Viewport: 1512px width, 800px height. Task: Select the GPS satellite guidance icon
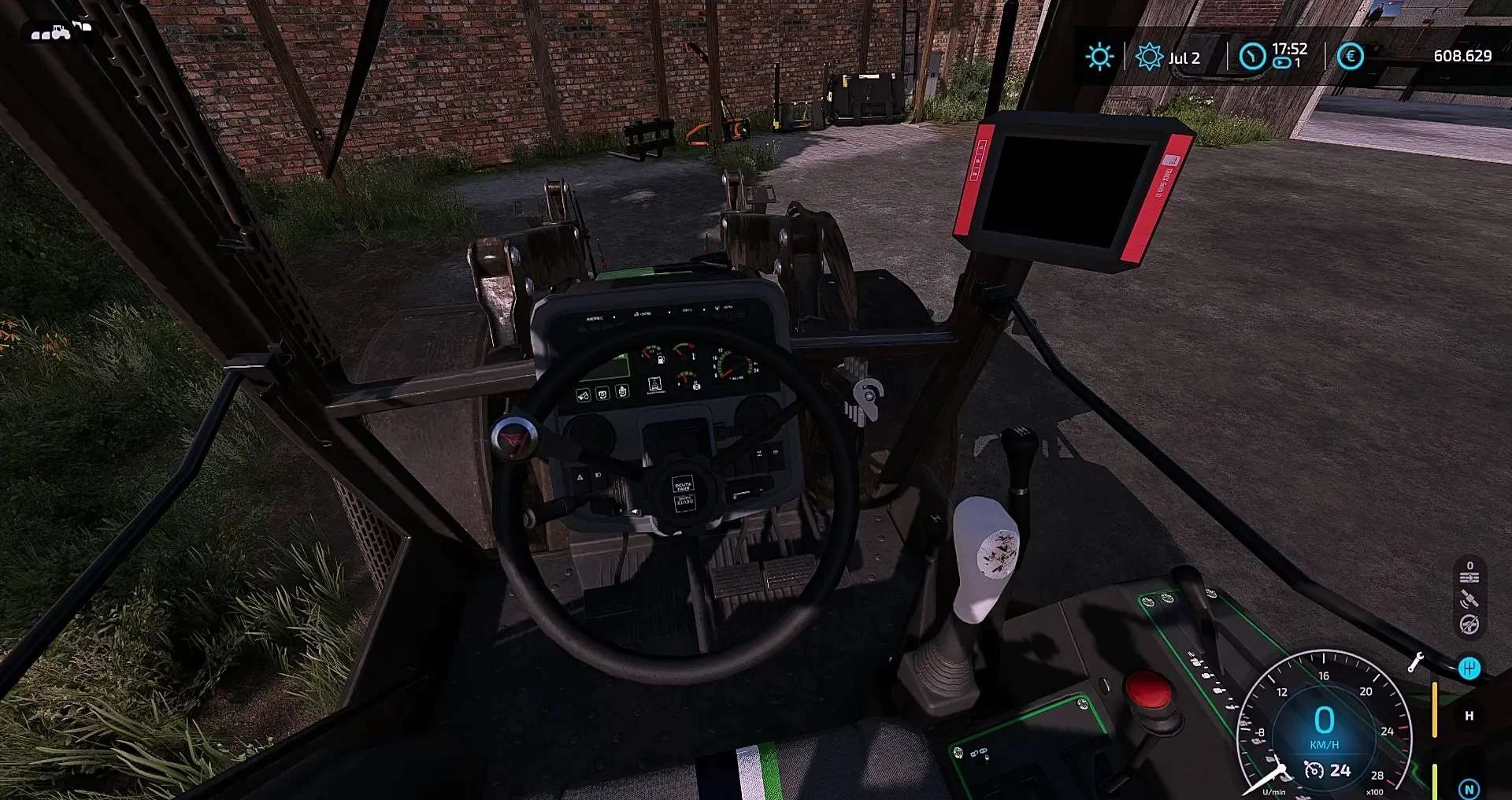click(1469, 600)
